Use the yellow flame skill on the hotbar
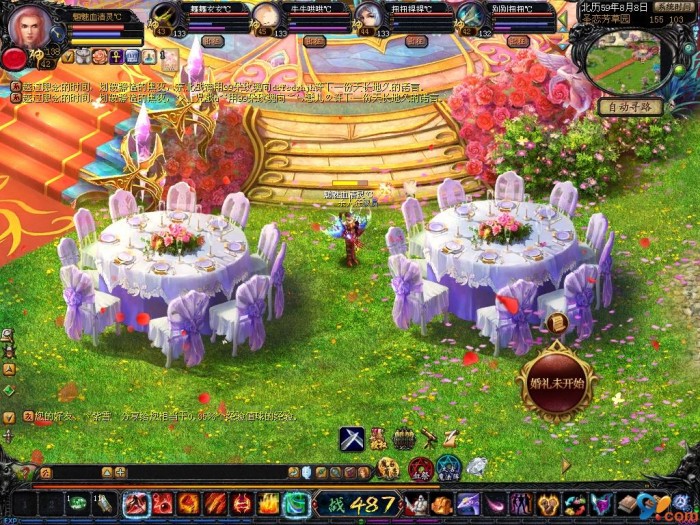 (x=268, y=504)
